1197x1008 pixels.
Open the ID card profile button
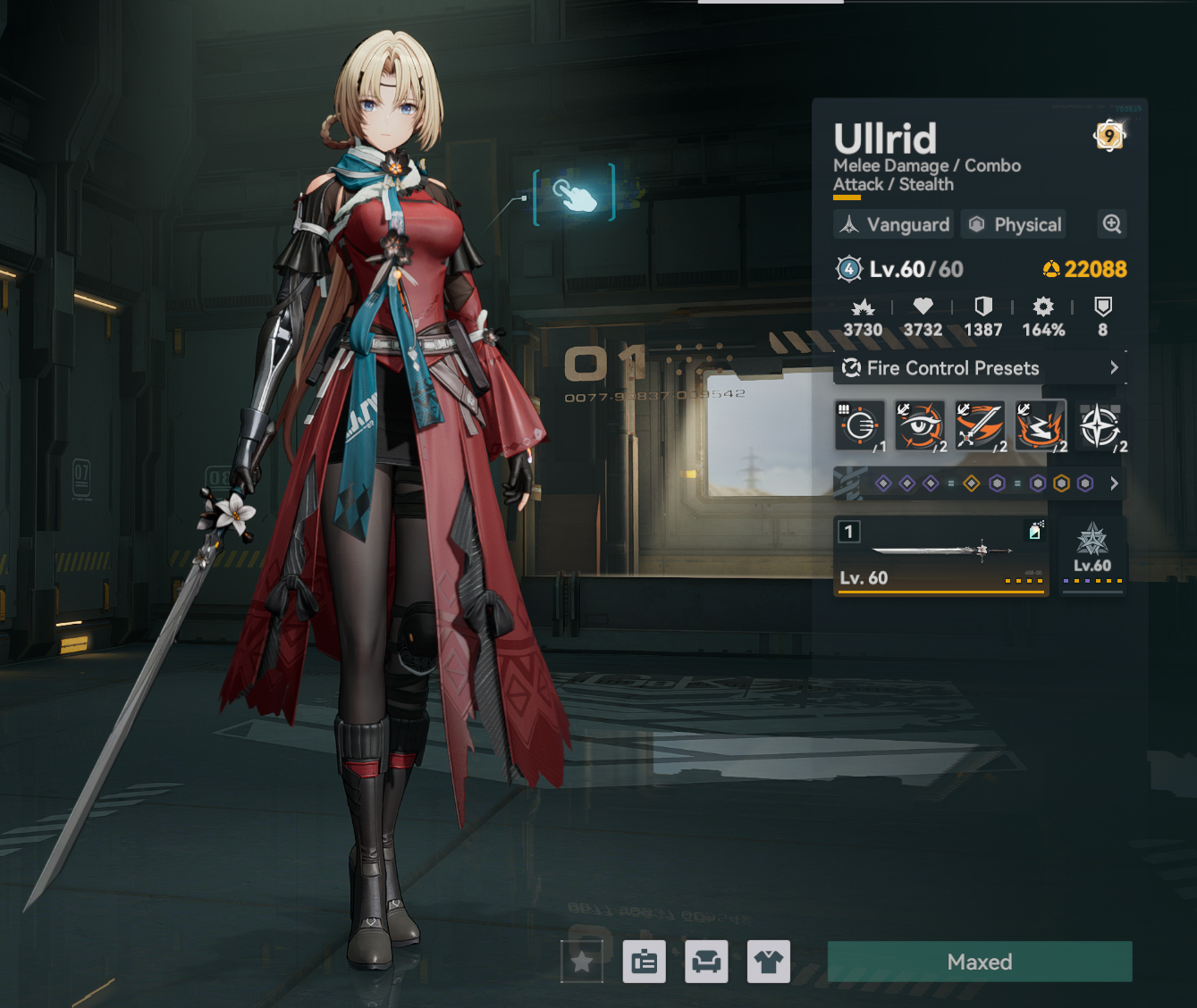point(645,962)
